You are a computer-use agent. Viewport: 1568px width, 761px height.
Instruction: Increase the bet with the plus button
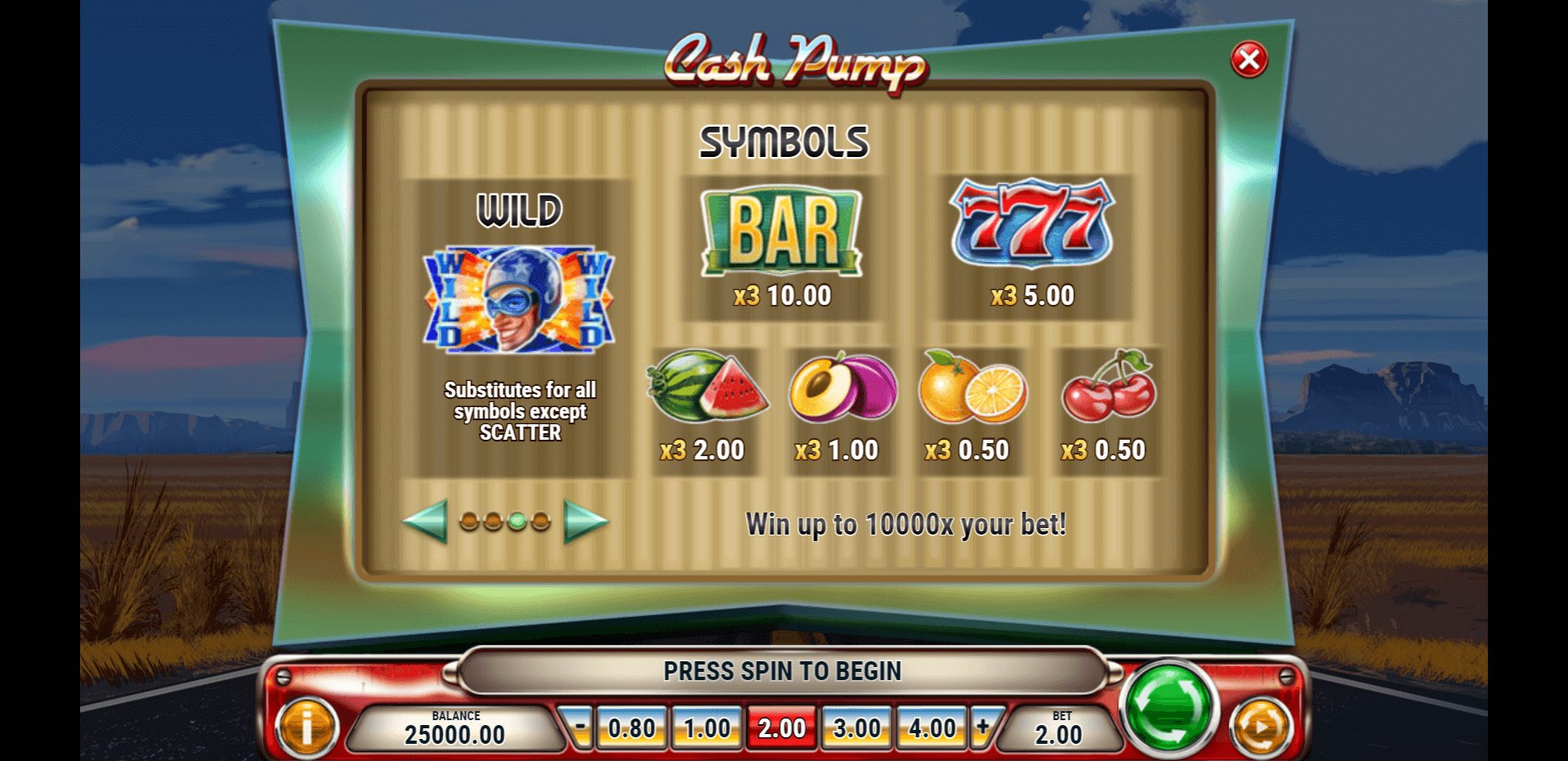983,726
